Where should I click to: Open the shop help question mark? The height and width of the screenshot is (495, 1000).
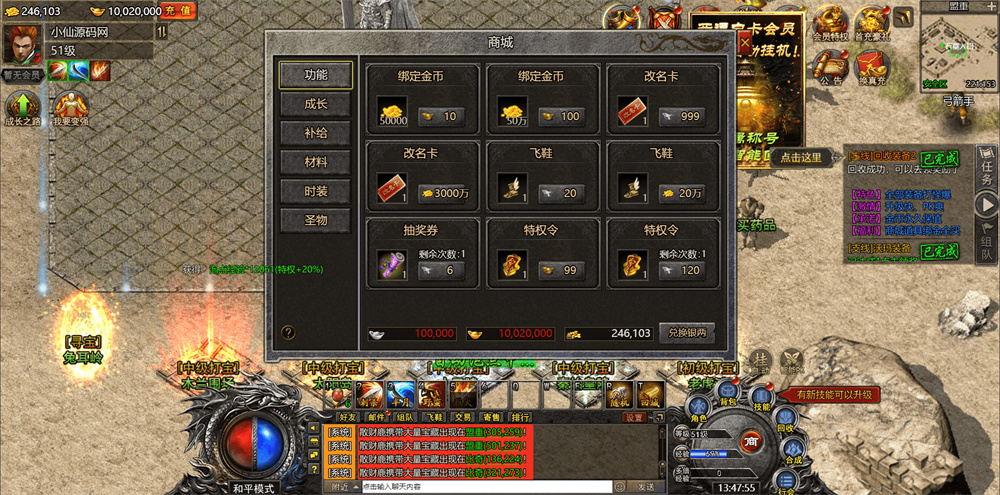288,333
